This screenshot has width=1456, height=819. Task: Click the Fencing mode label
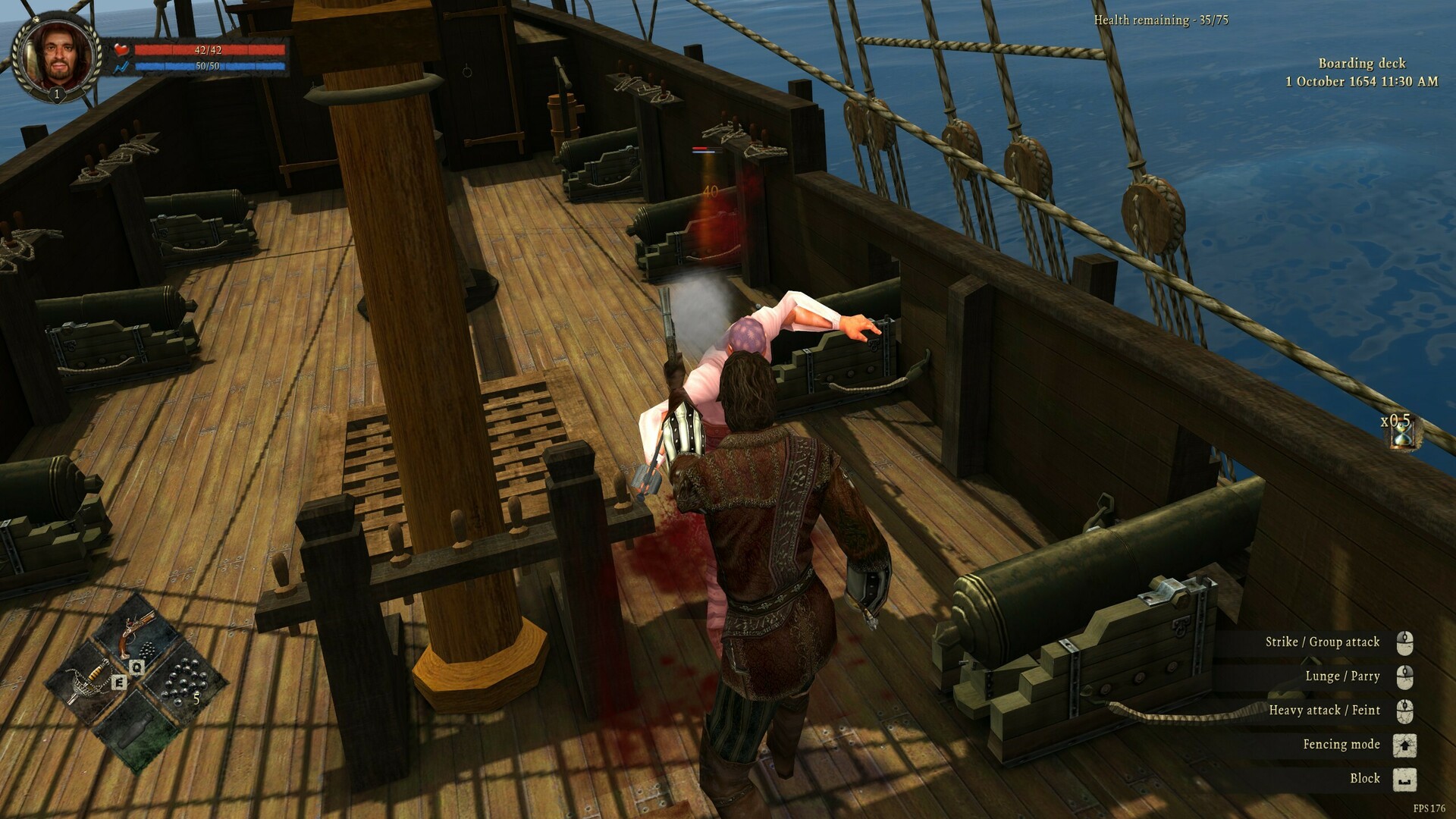pyautogui.click(x=1341, y=744)
